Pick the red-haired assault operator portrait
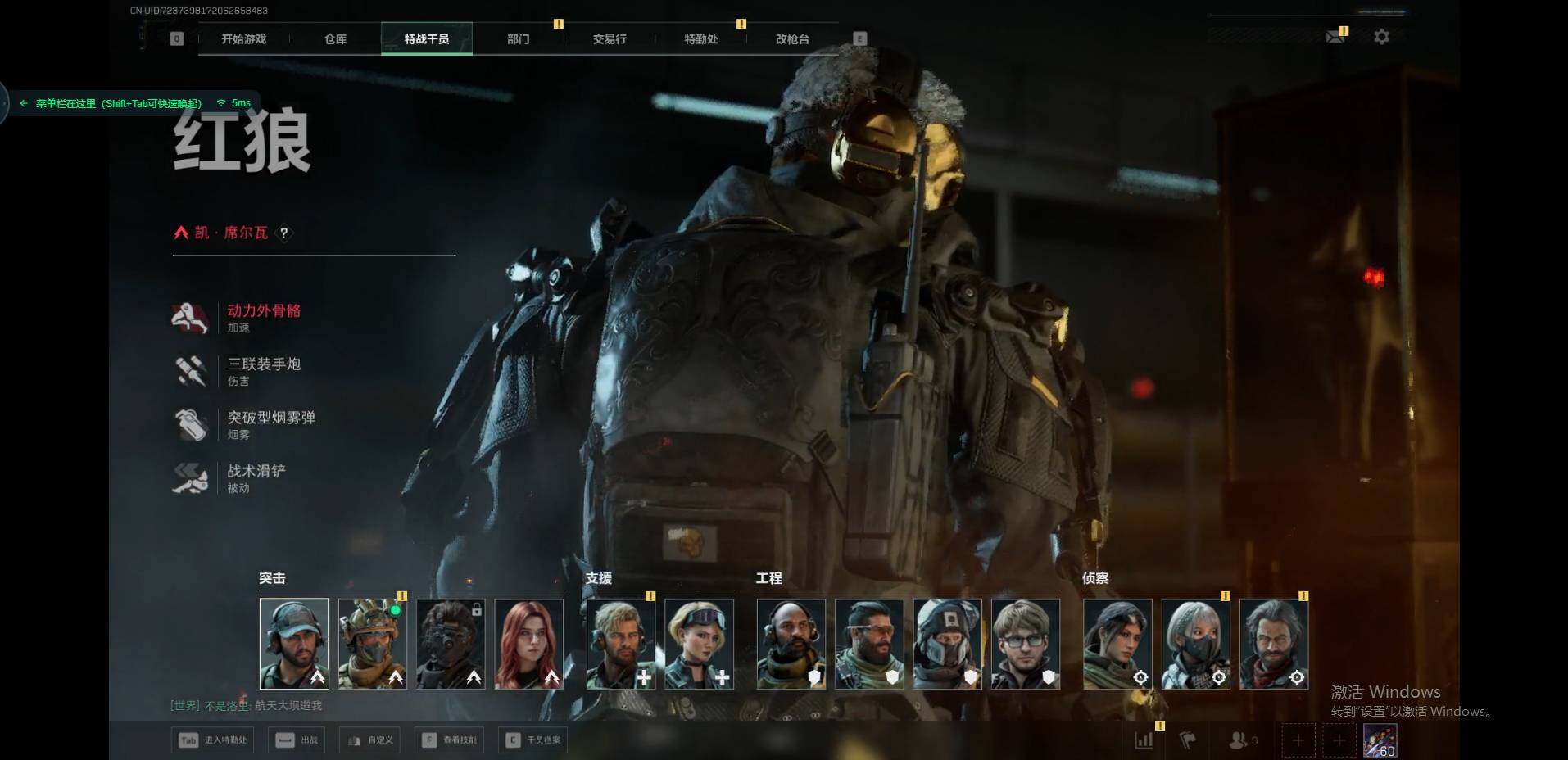Image resolution: width=1568 pixels, height=760 pixels. point(529,644)
